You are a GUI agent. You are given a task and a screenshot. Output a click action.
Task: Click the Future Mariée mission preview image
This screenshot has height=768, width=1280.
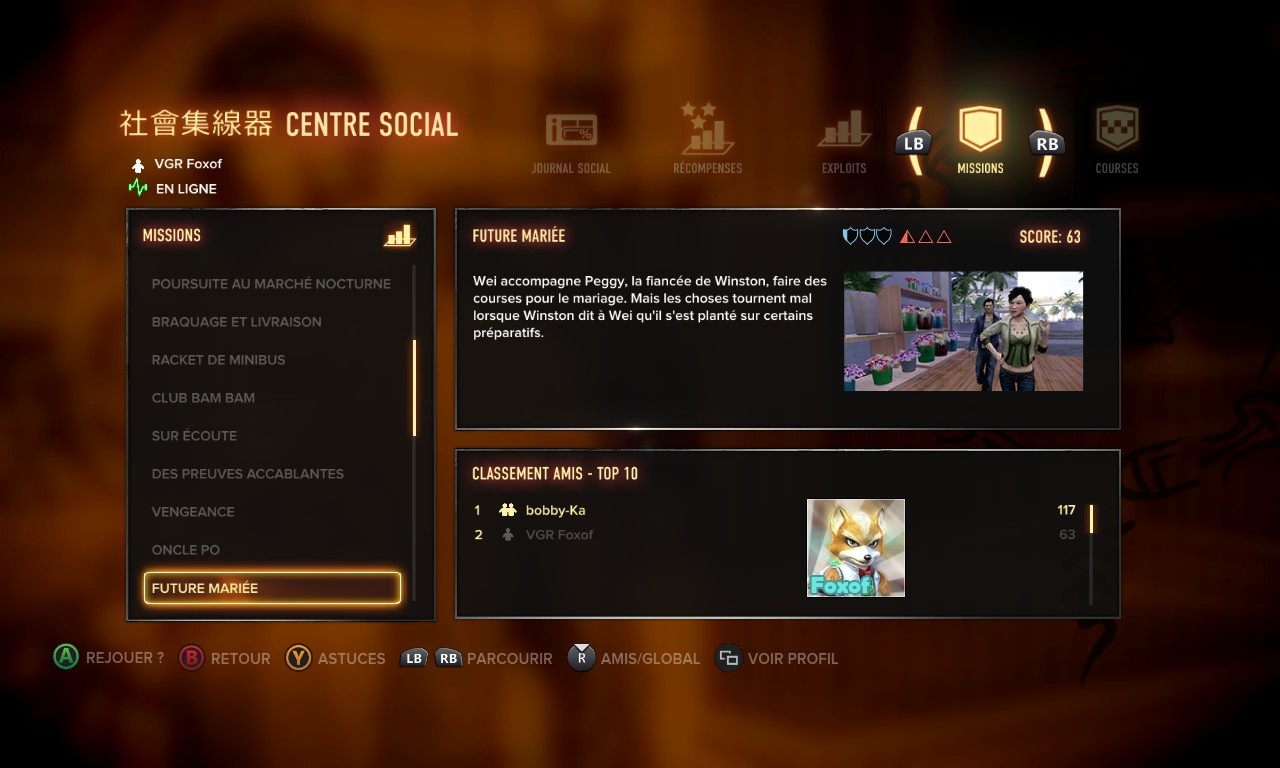click(x=963, y=331)
